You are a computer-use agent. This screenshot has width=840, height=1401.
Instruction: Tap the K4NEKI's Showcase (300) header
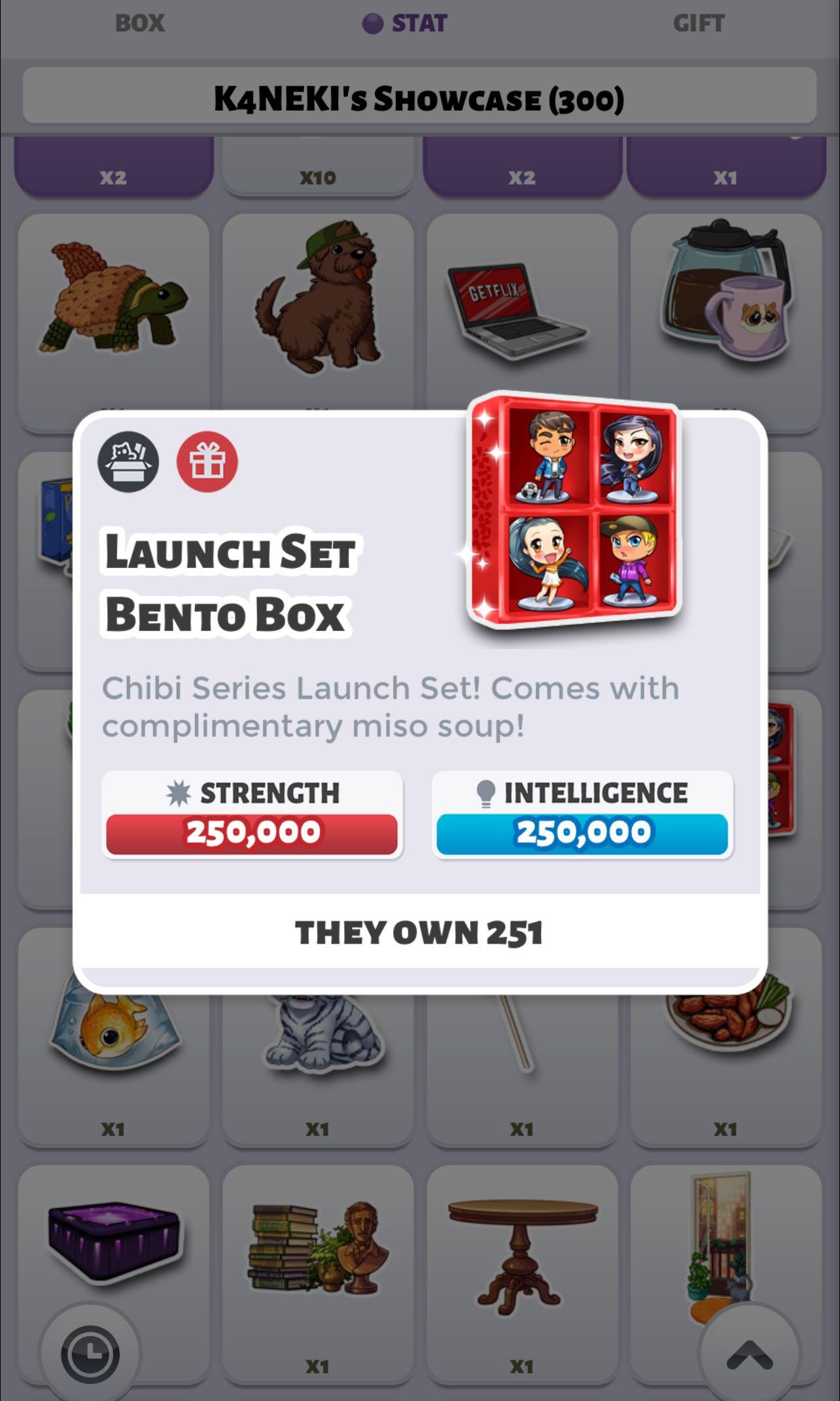[420, 98]
